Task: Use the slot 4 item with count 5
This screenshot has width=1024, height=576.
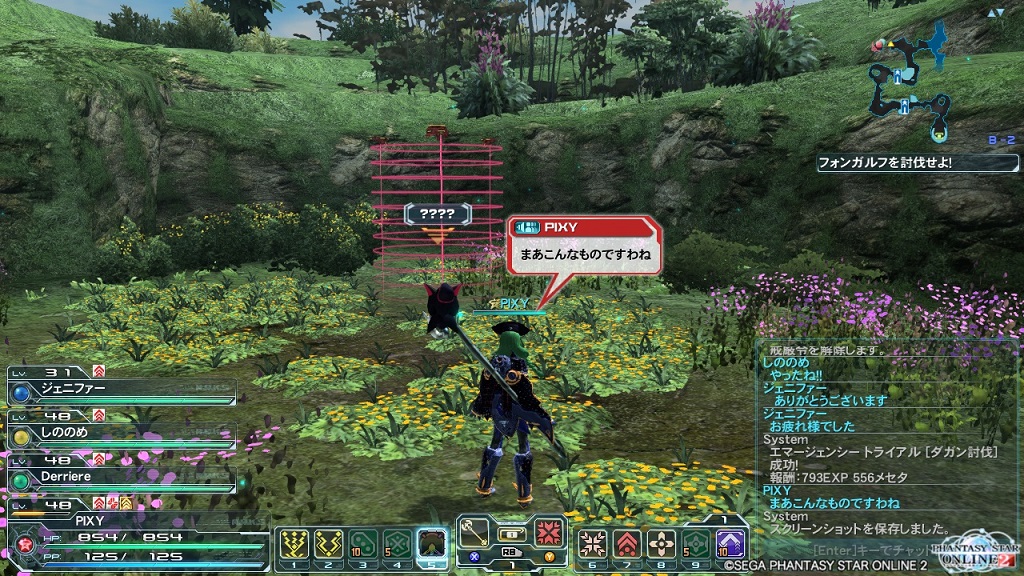Action: point(397,544)
